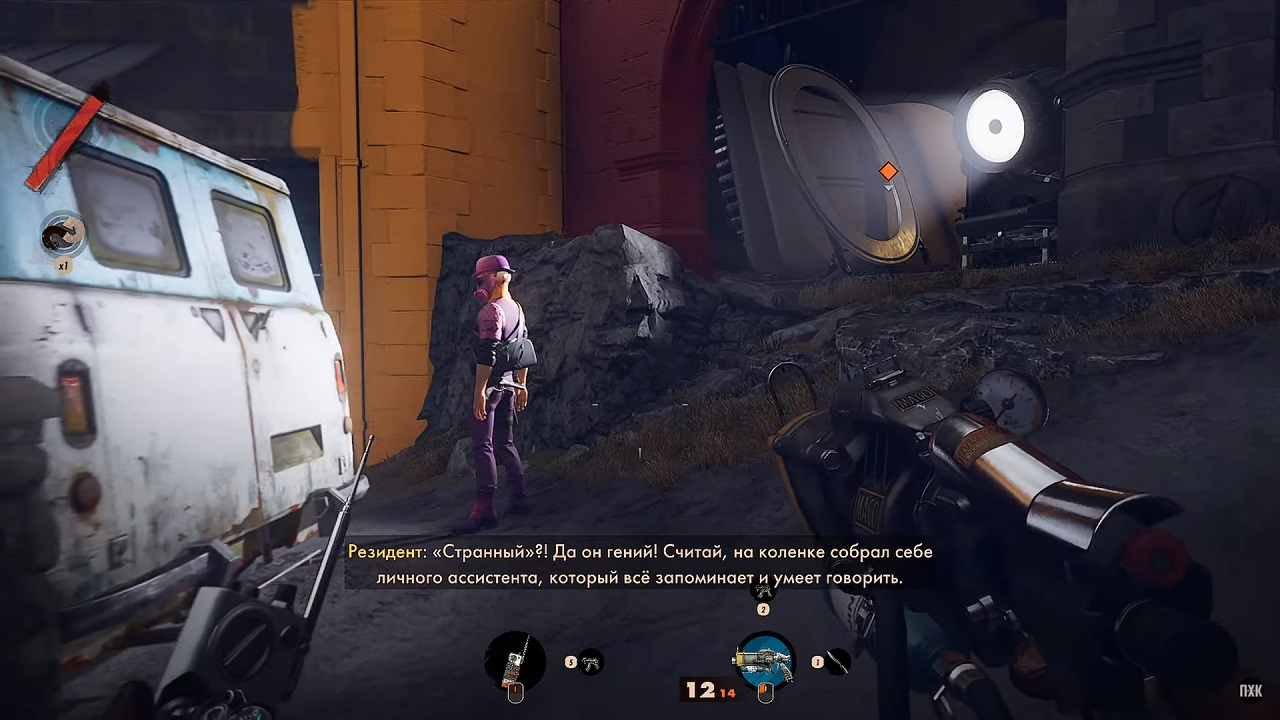Select the equipped nail gun weapon icon

765,661
